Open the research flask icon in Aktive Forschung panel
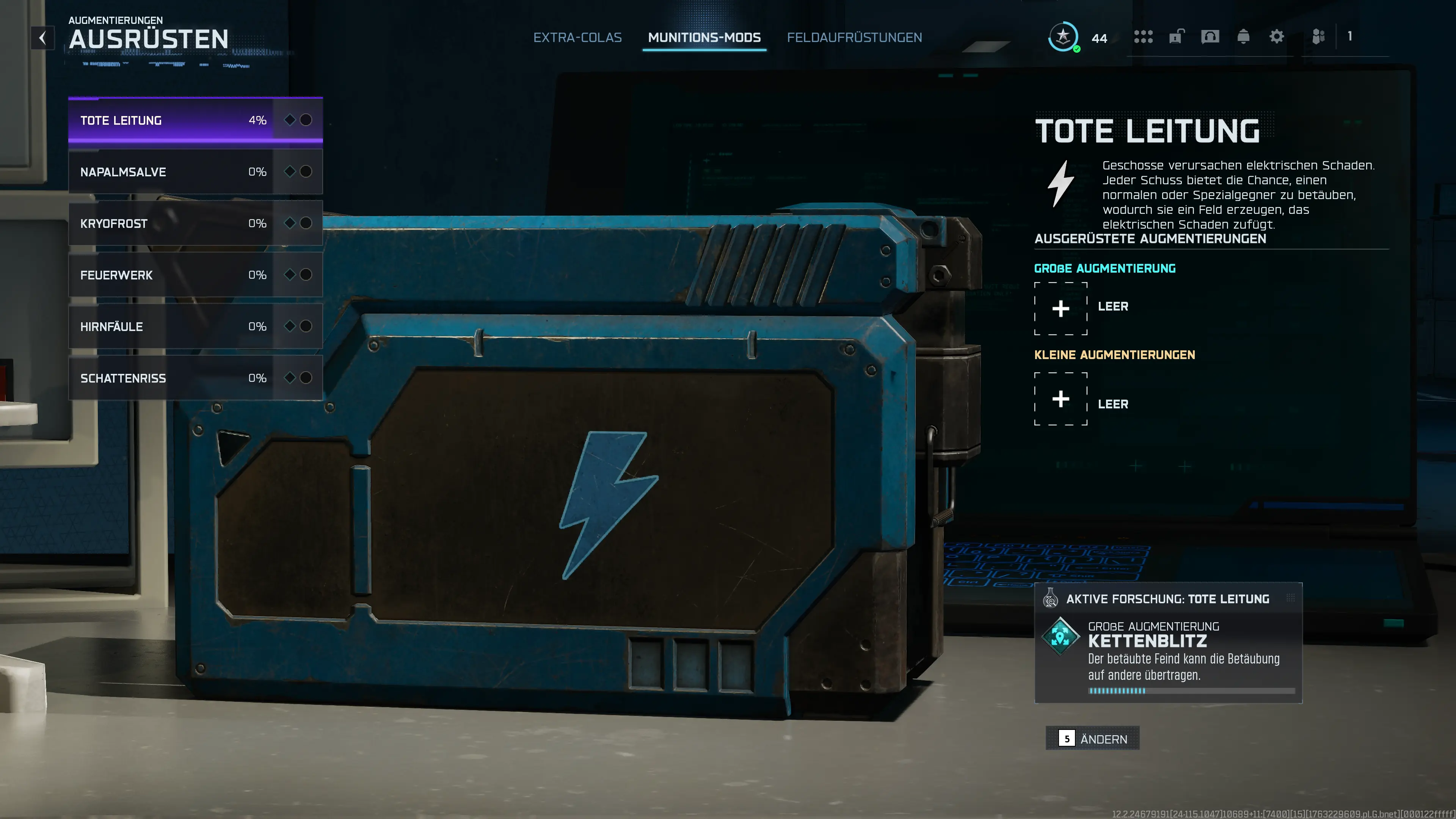The width and height of the screenshot is (1456, 819). (x=1051, y=599)
